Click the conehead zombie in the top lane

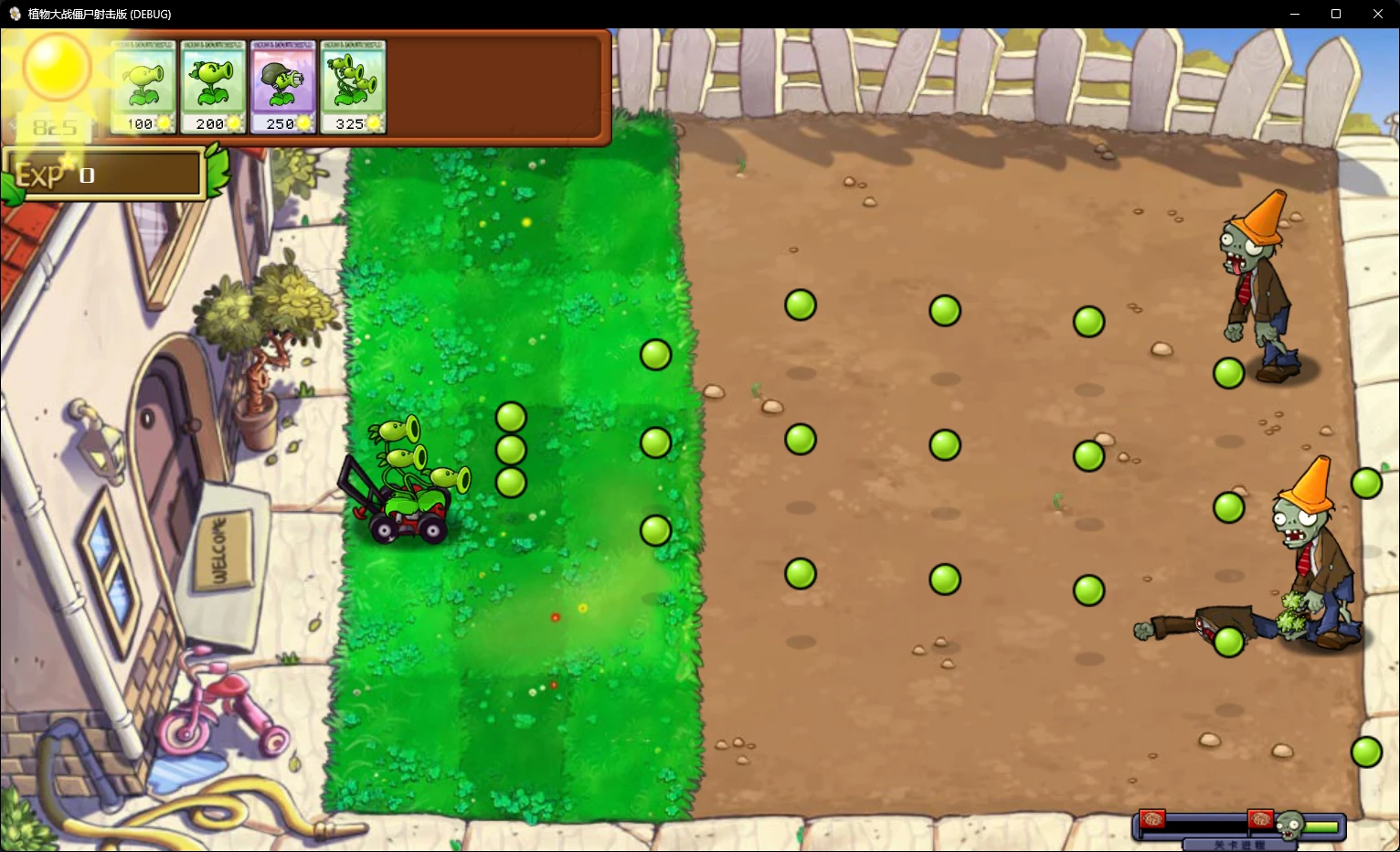pos(1257,283)
